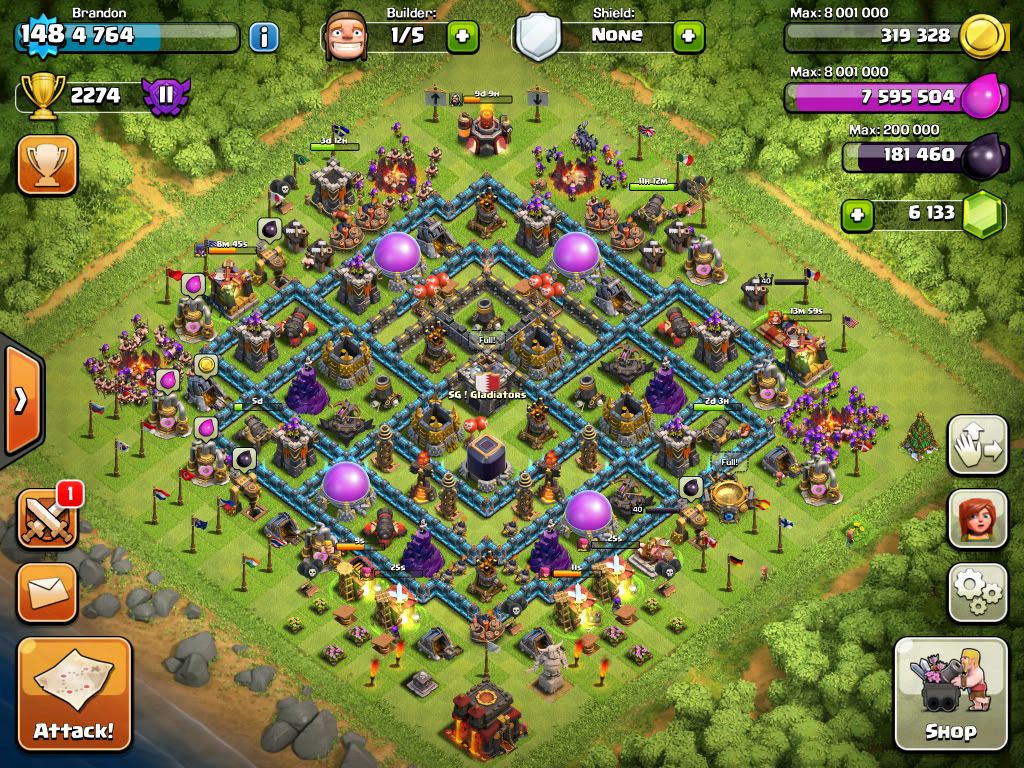
Task: View the purple league badge
Action: [166, 96]
